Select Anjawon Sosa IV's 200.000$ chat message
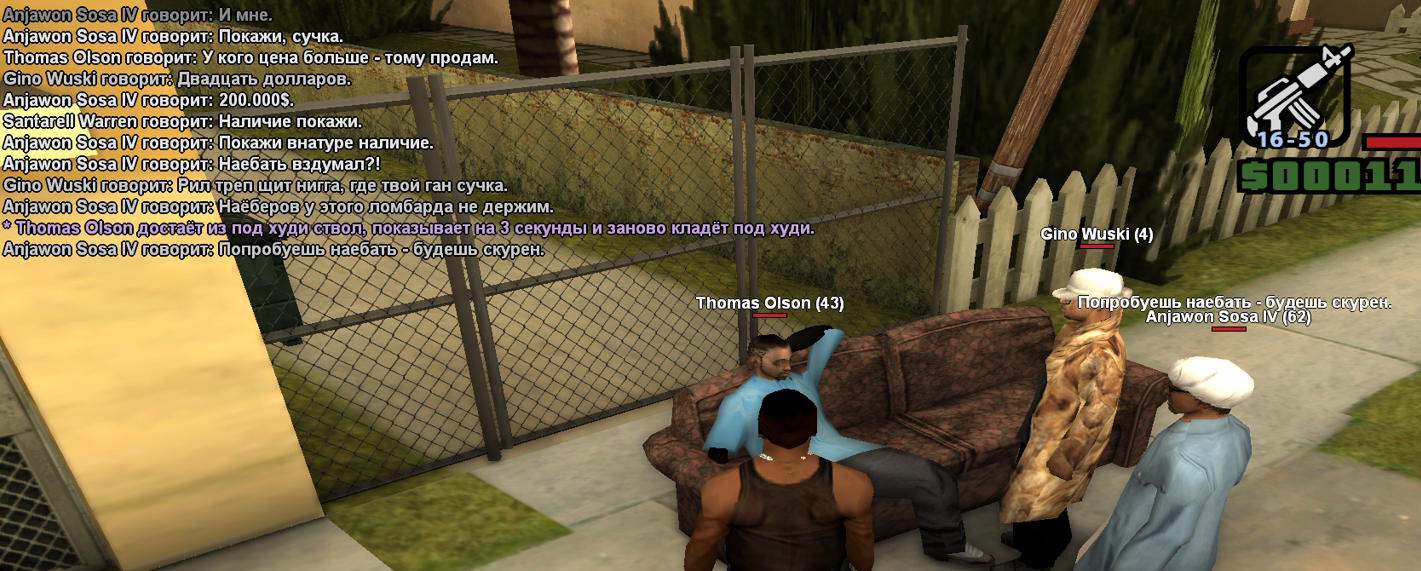 [x=149, y=100]
